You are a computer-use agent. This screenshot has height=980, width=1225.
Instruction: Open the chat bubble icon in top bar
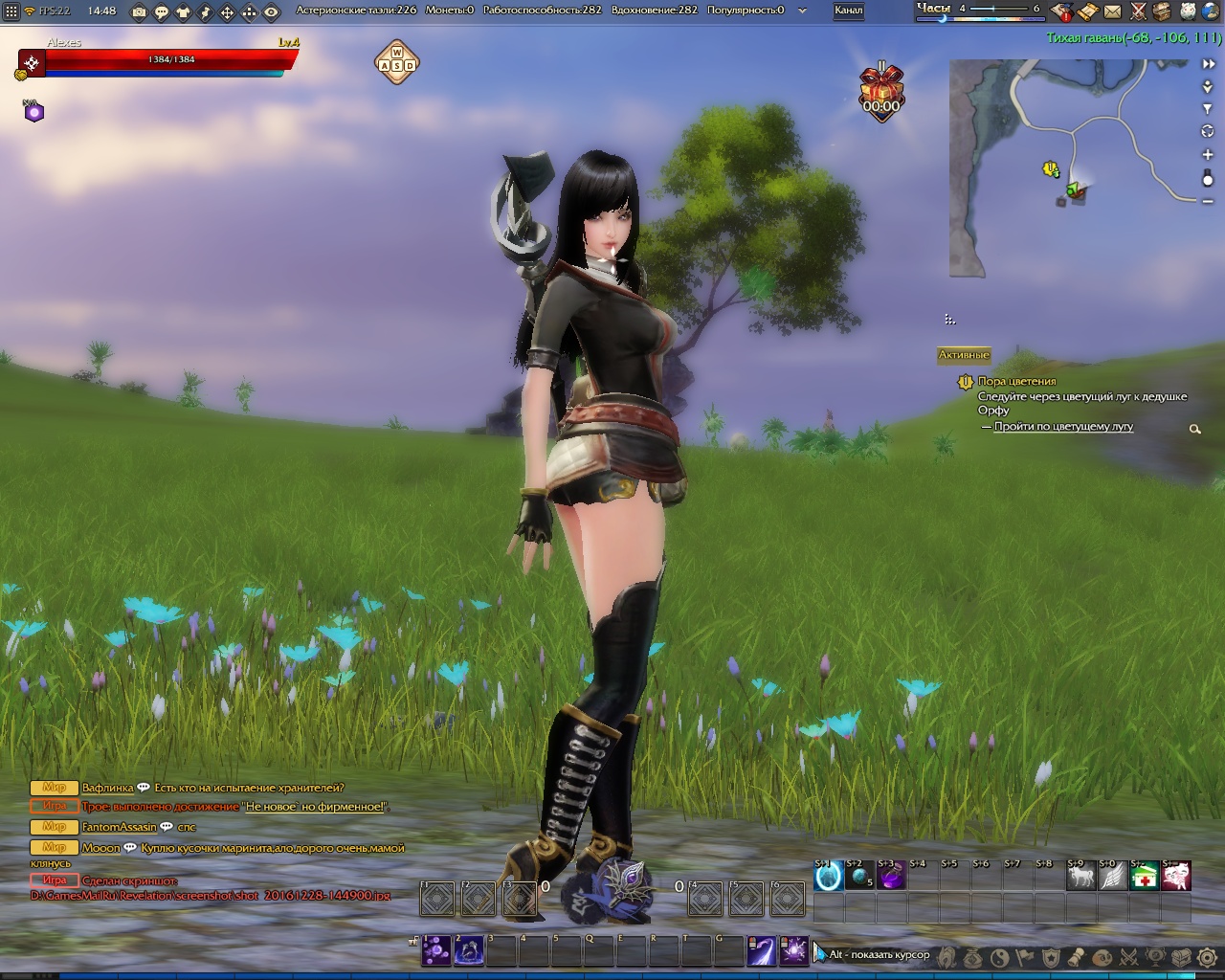(161, 11)
